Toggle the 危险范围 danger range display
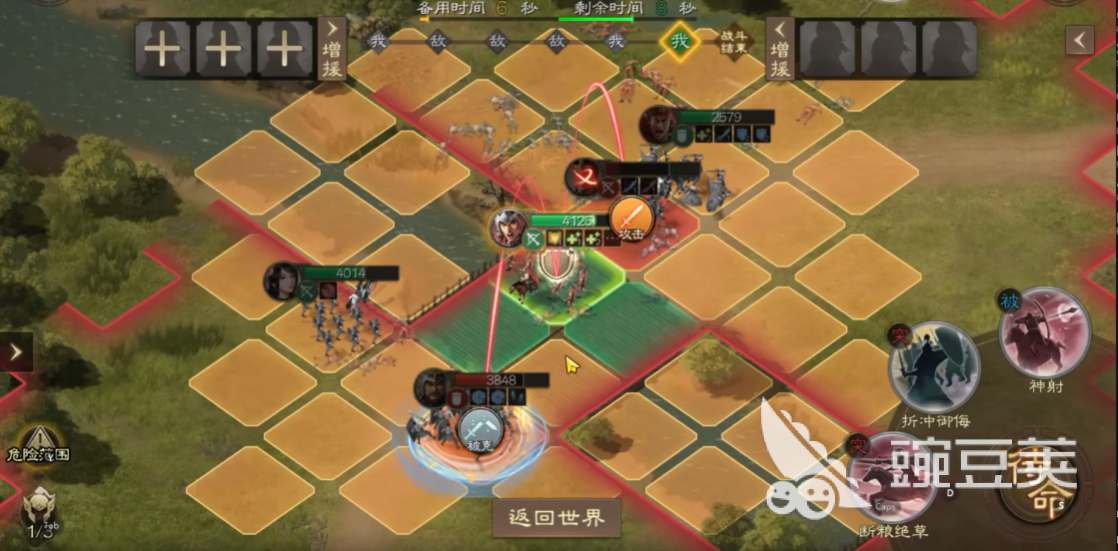The width and height of the screenshot is (1118, 551). pos(38,442)
